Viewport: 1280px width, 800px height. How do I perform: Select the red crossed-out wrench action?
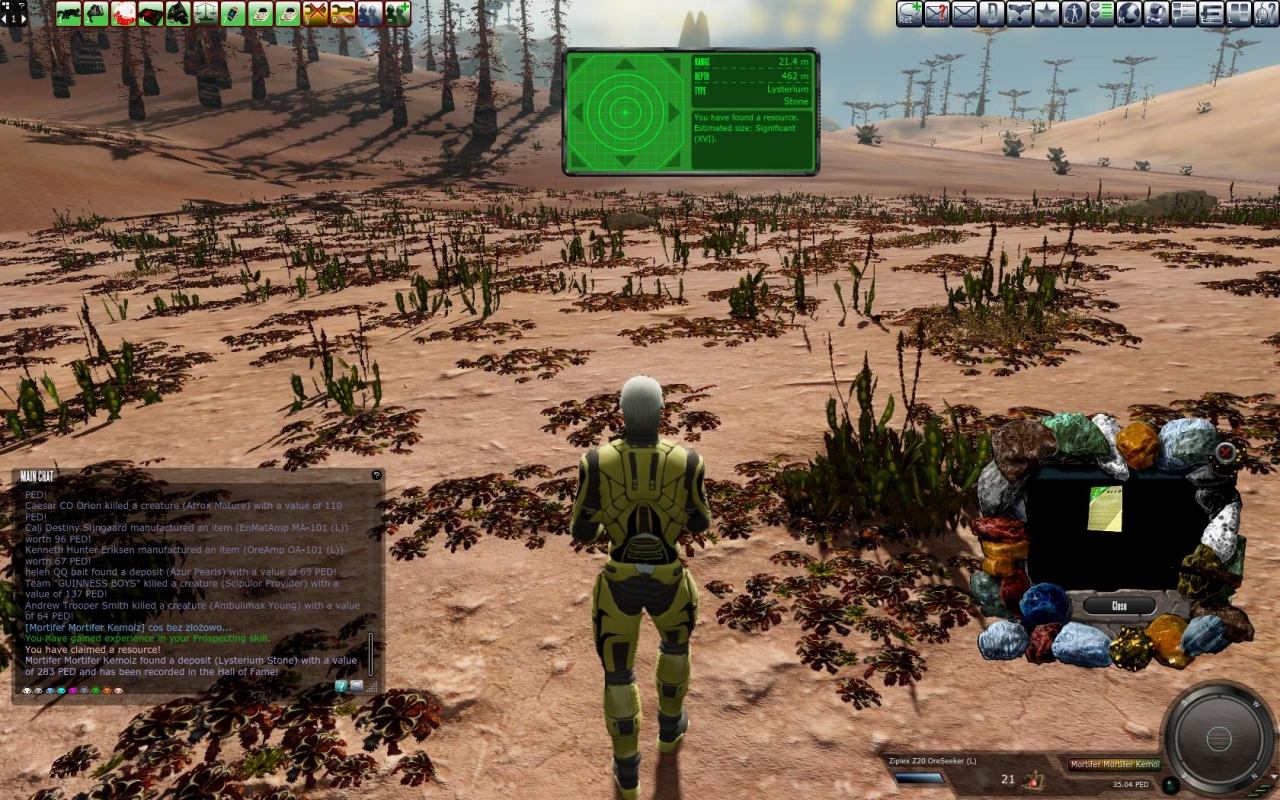(316, 13)
